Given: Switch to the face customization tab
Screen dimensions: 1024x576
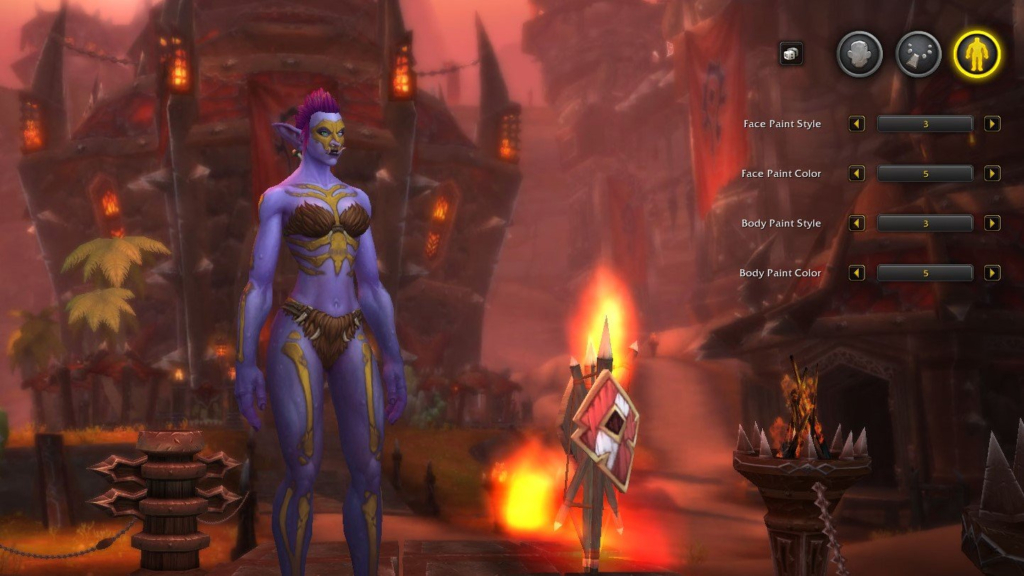Looking at the screenshot, I should [x=859, y=54].
